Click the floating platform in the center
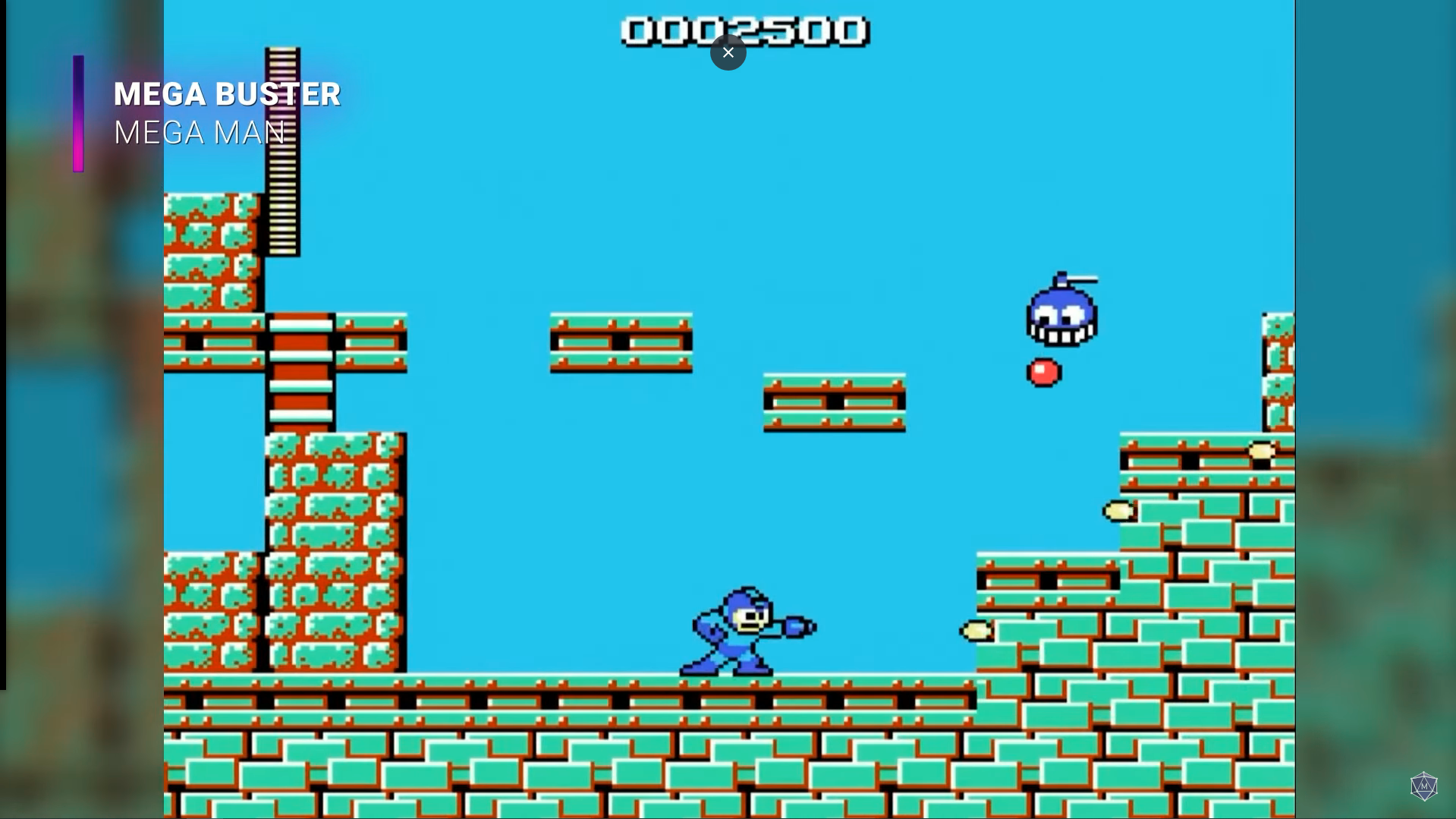This screenshot has width=1456, height=819. tap(619, 342)
